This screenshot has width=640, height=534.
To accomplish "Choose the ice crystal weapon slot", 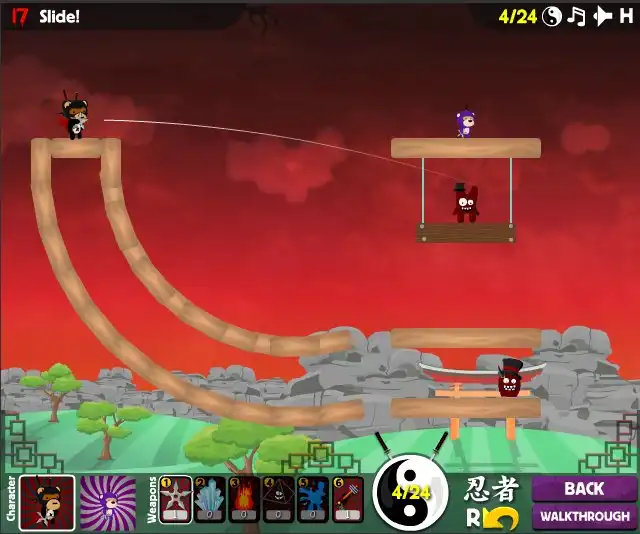I will click(x=210, y=499).
